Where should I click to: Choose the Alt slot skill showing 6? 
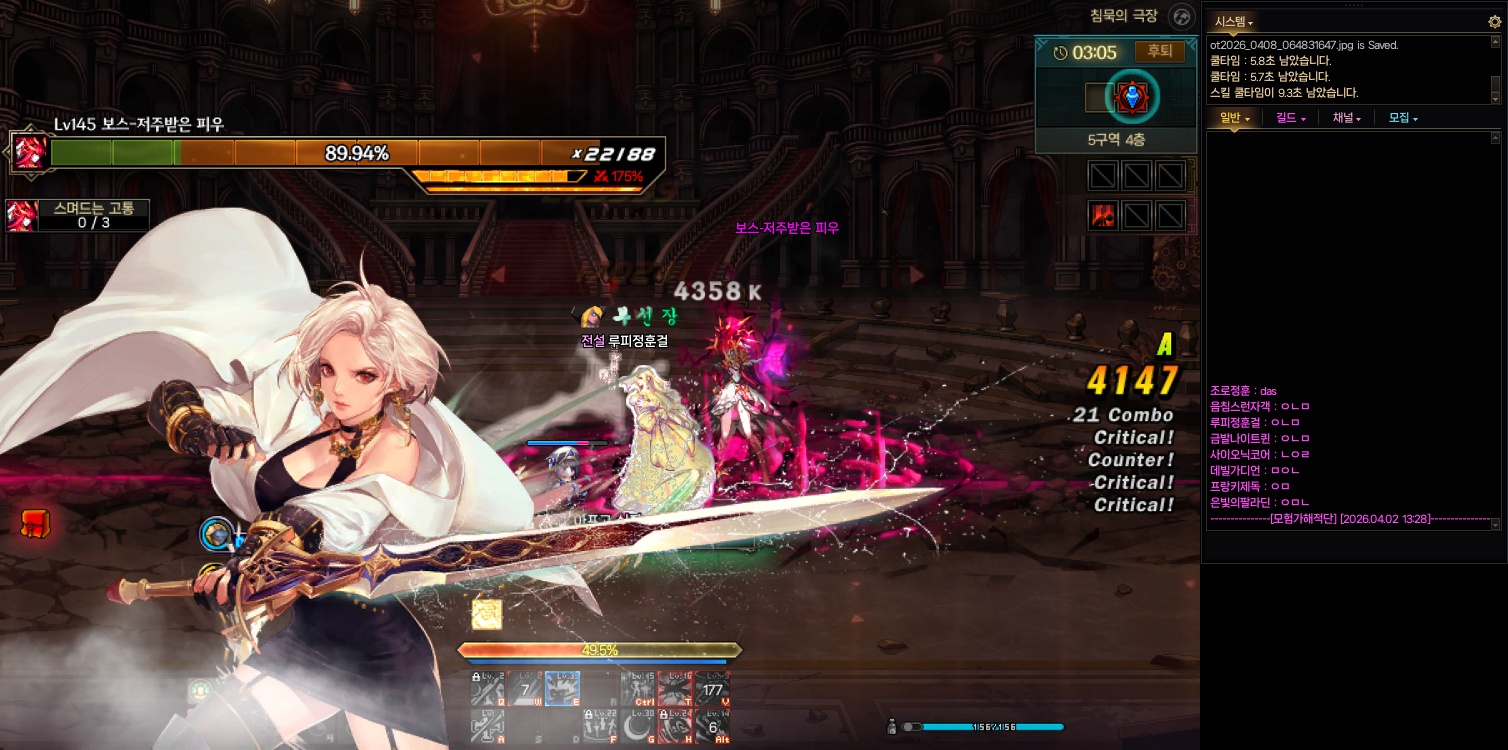(712, 725)
